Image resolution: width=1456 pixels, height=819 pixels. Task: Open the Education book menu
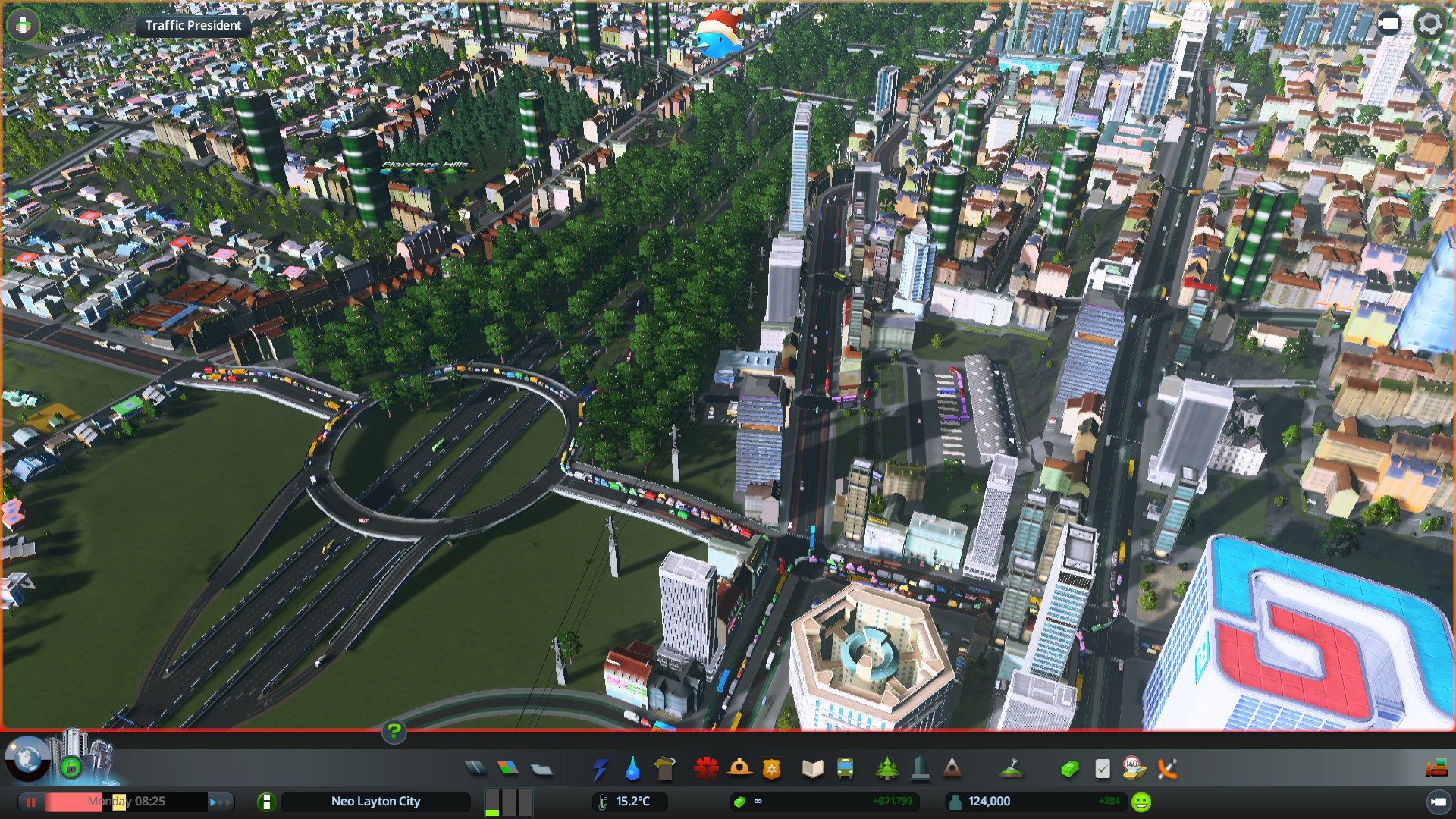812,769
